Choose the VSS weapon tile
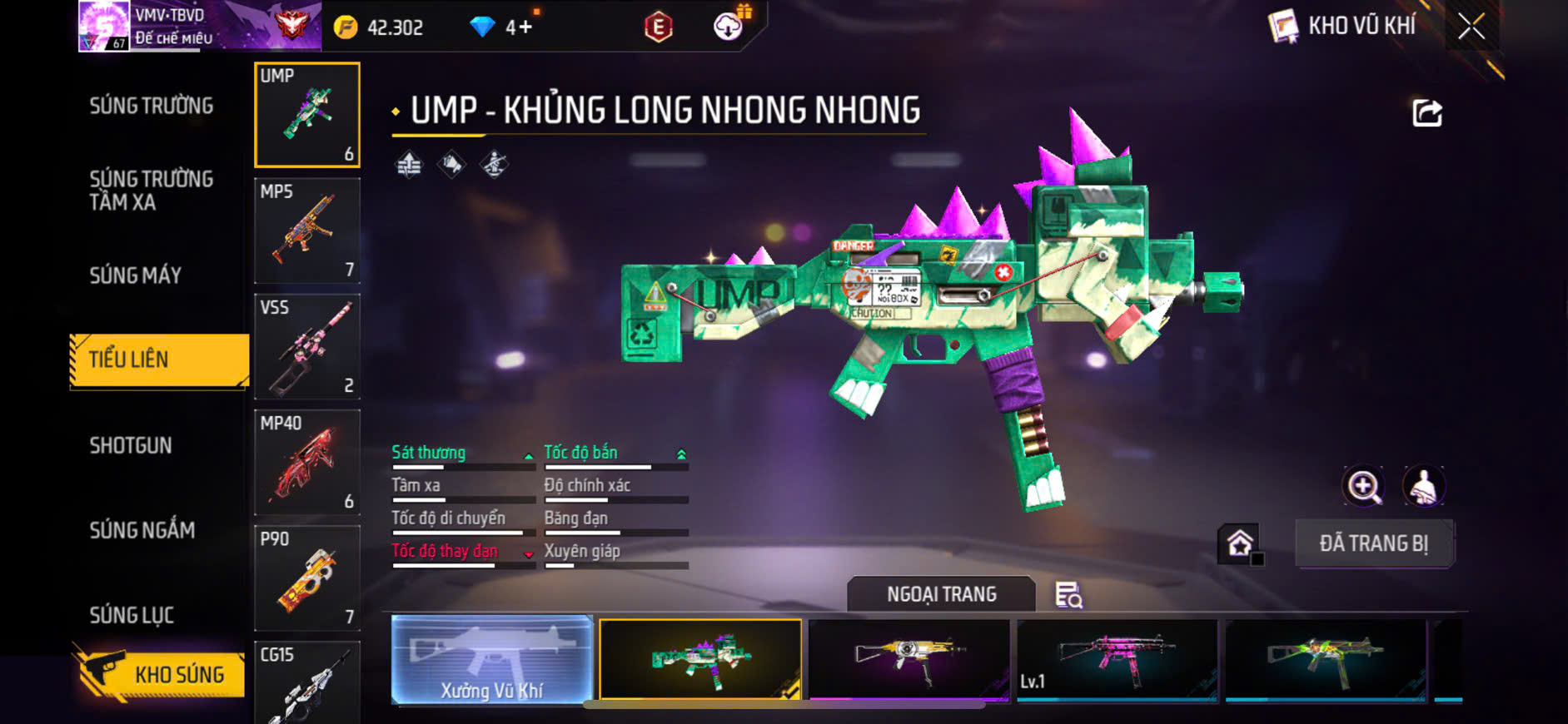The height and width of the screenshot is (724, 1568). point(306,346)
